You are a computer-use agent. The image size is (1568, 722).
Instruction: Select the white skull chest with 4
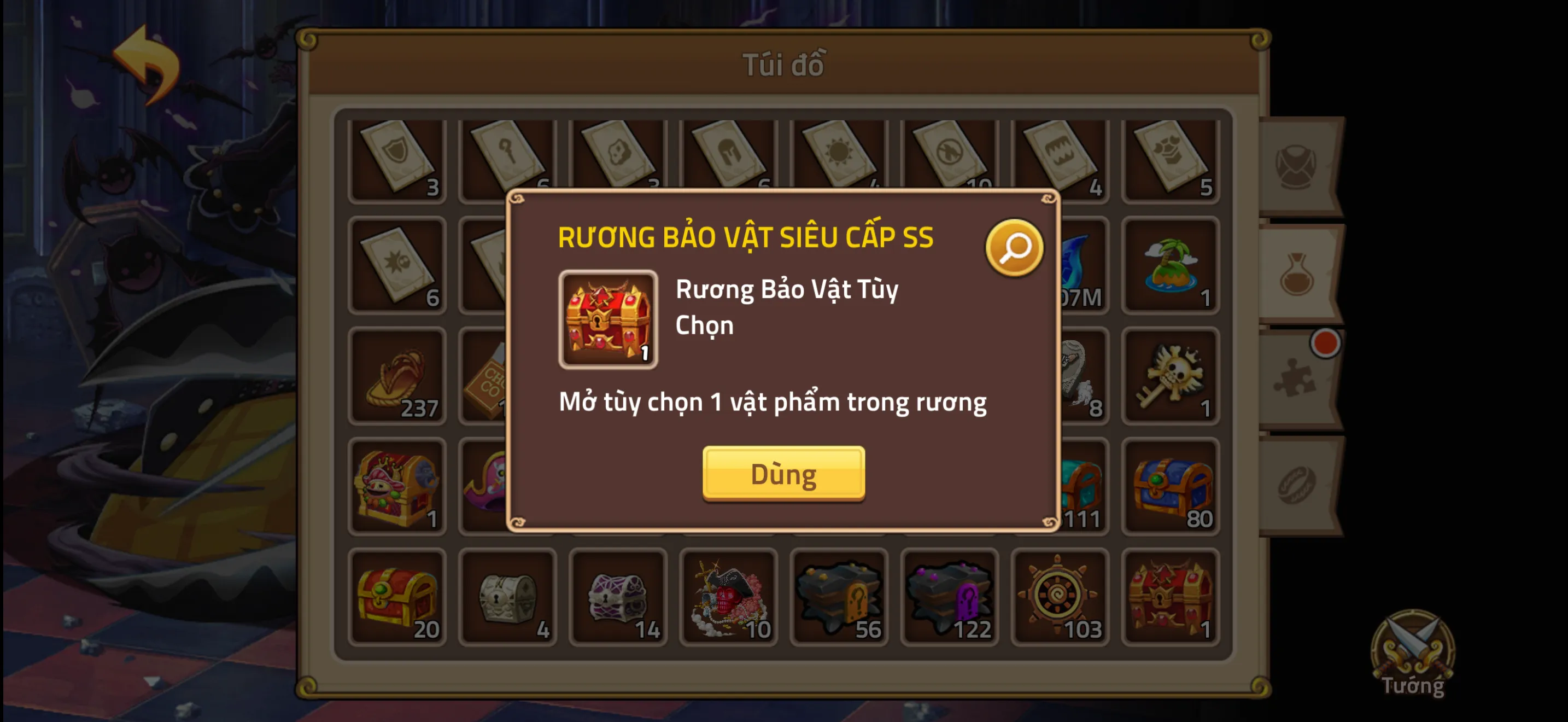point(507,597)
